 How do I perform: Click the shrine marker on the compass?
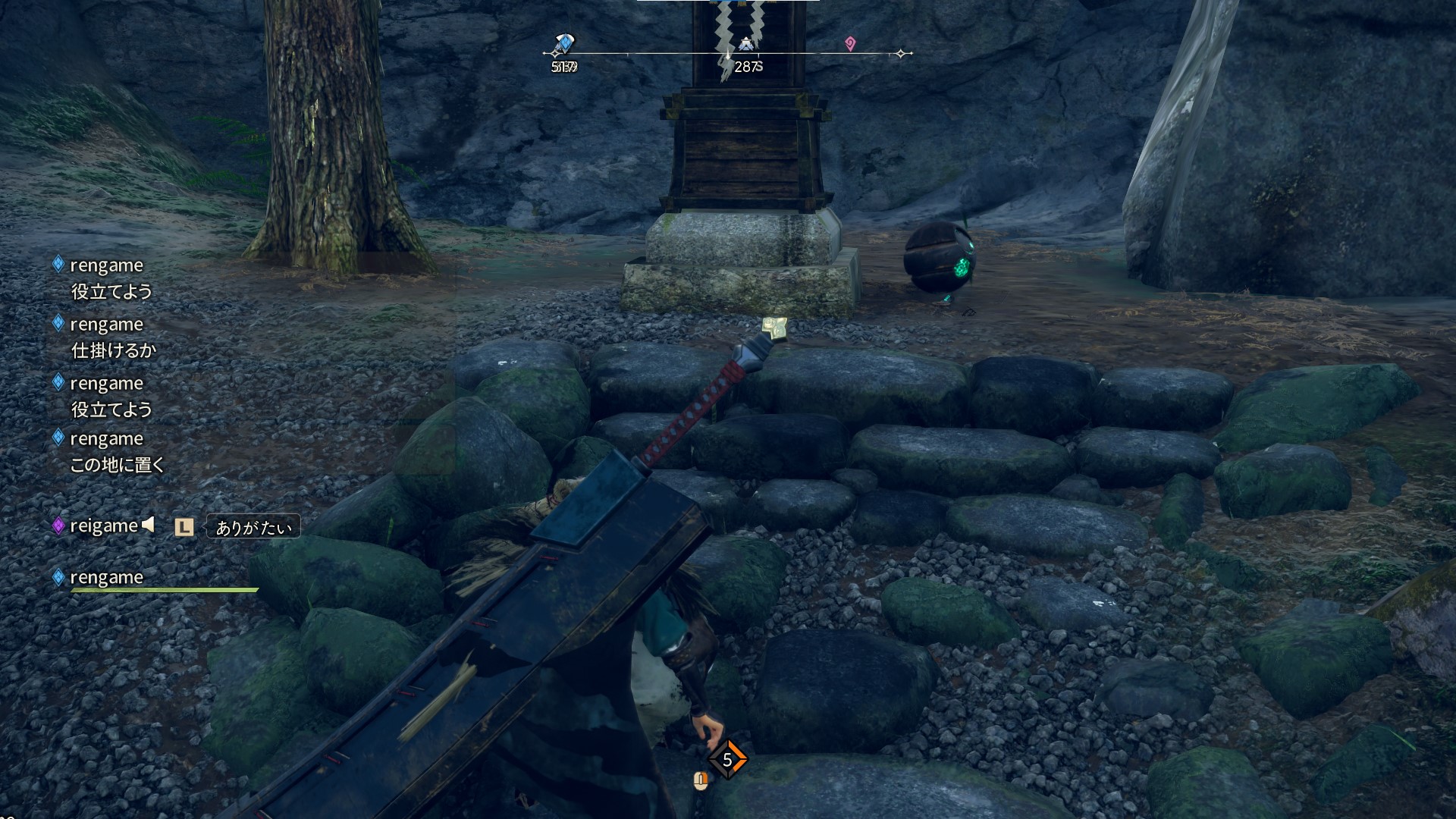click(x=746, y=45)
